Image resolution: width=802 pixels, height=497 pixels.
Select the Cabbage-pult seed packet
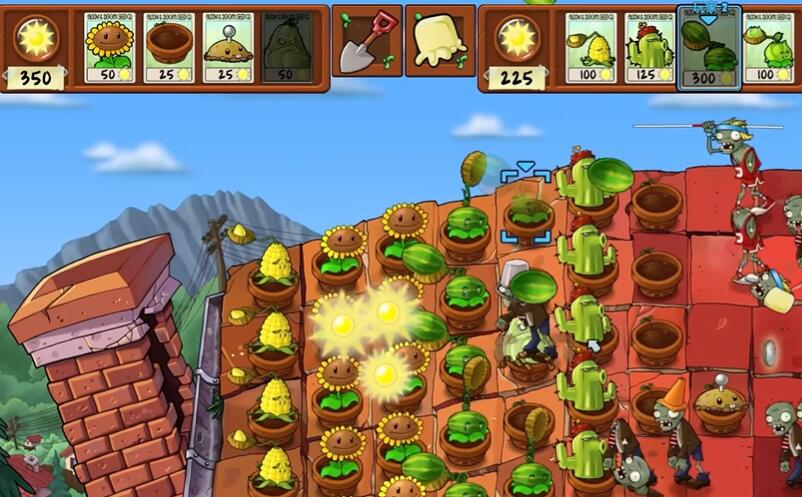(x=768, y=47)
